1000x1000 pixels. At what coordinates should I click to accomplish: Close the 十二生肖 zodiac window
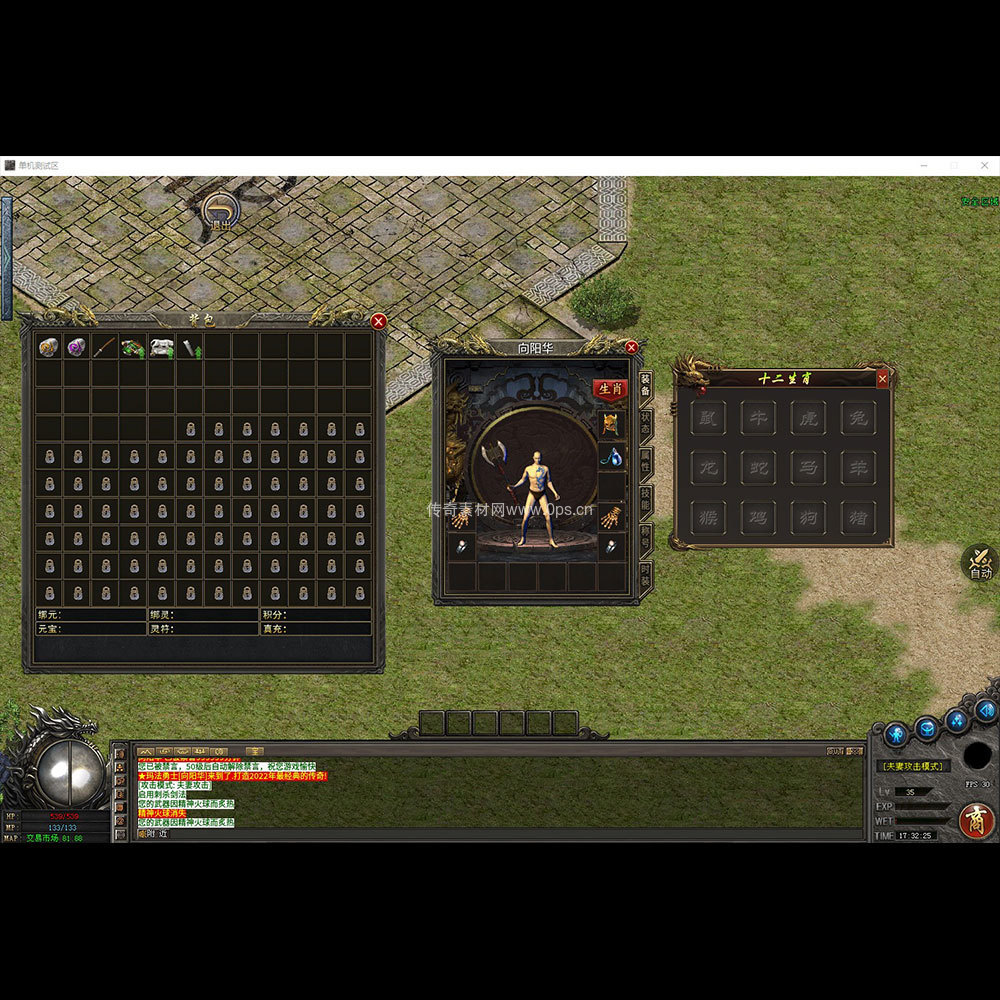(882, 378)
